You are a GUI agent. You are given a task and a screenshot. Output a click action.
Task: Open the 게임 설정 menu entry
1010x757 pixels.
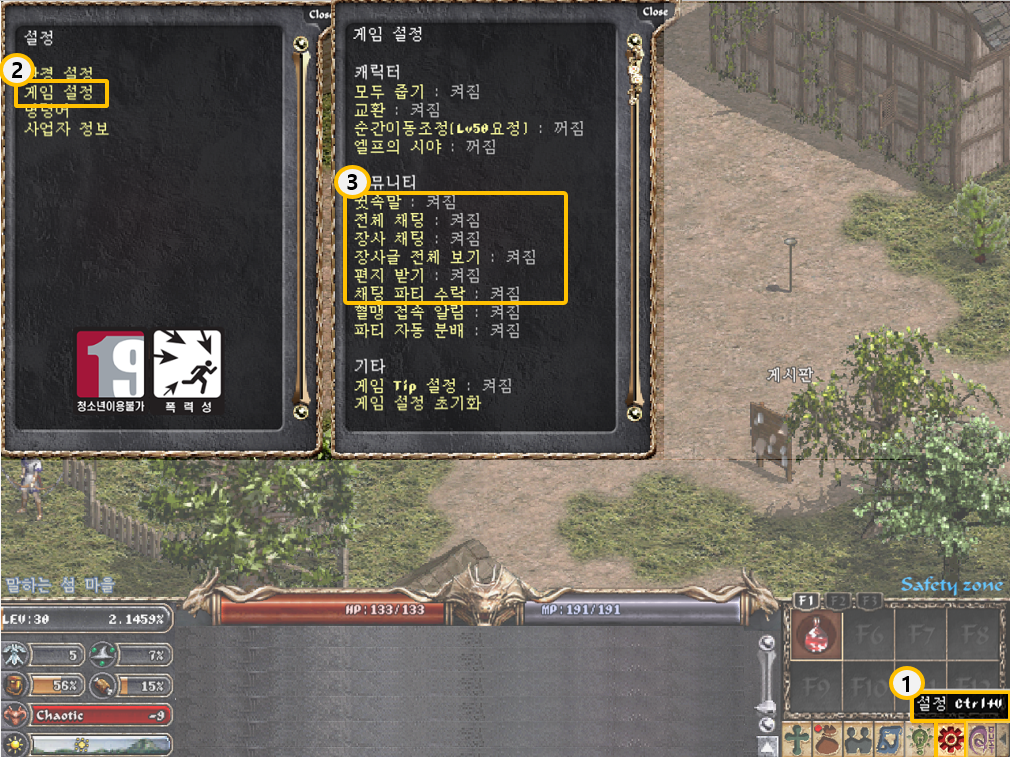pyautogui.click(x=62, y=93)
